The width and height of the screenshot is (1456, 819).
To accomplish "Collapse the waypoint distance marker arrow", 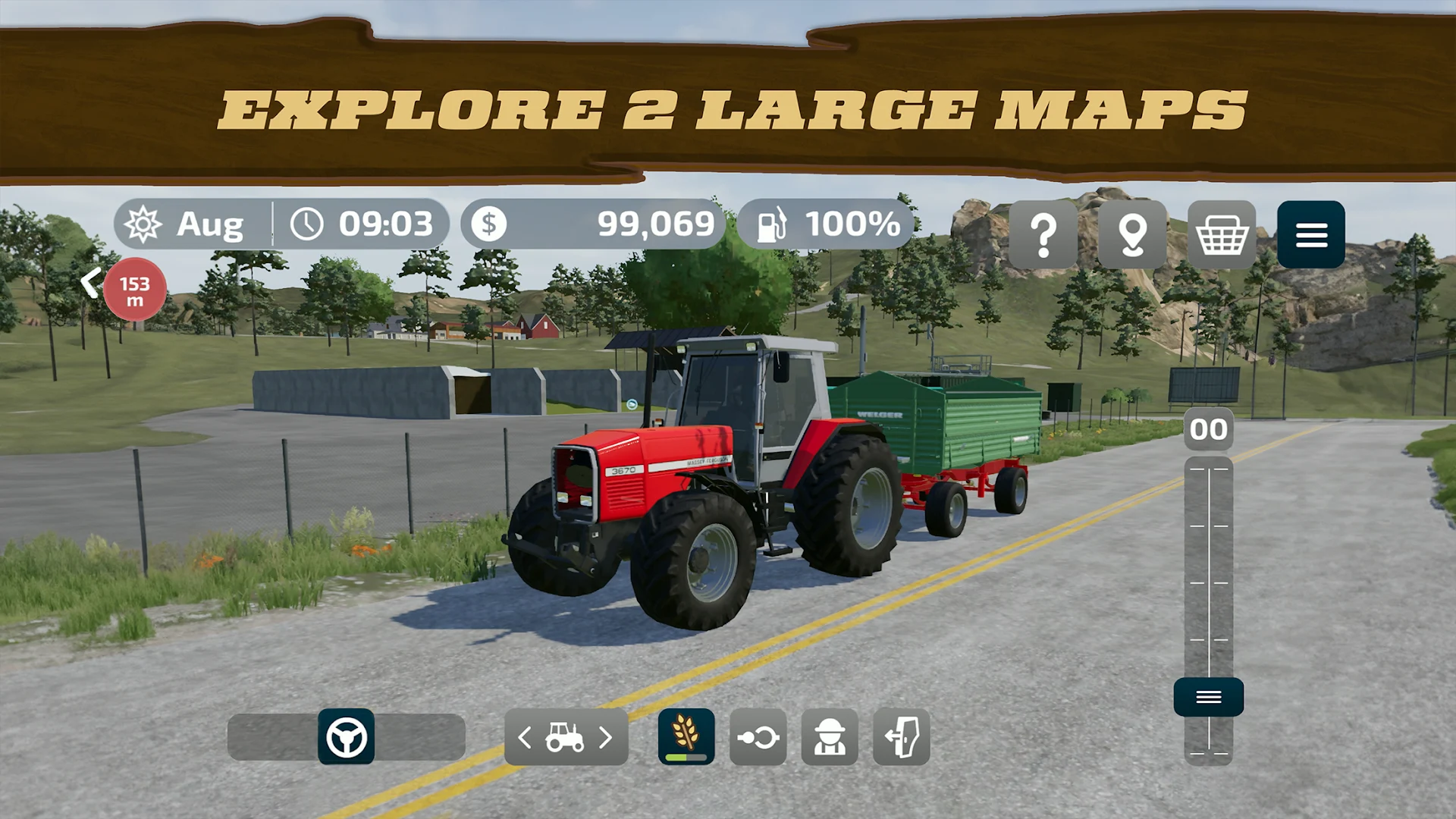I will pyautogui.click(x=91, y=282).
